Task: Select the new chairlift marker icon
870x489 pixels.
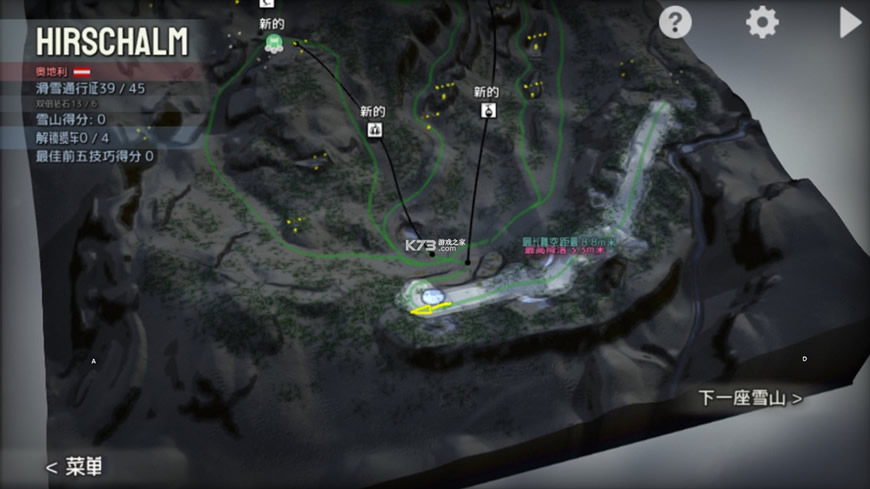Action: click(375, 129)
